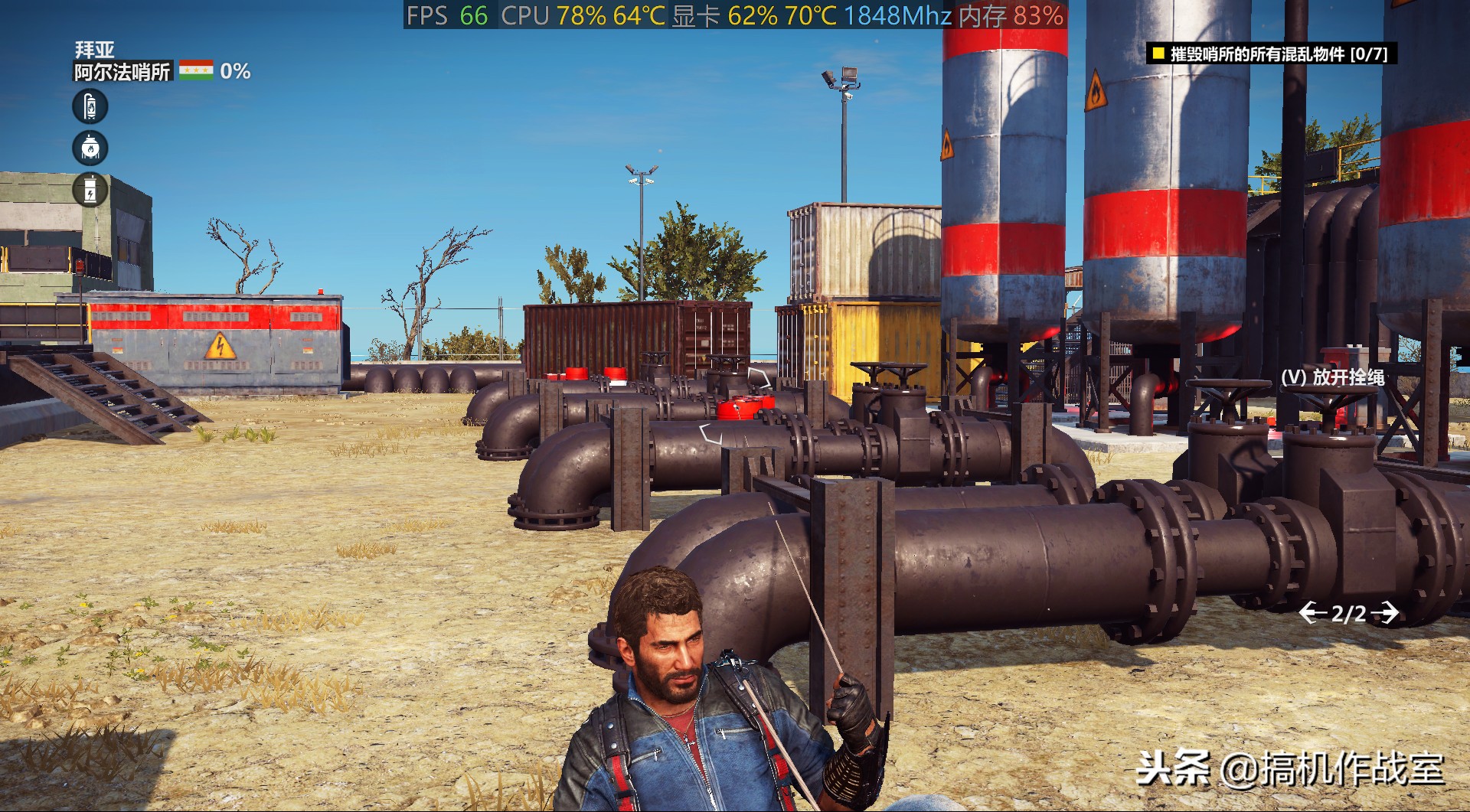Open the destroy chaos objects objective tracker

[1271, 54]
